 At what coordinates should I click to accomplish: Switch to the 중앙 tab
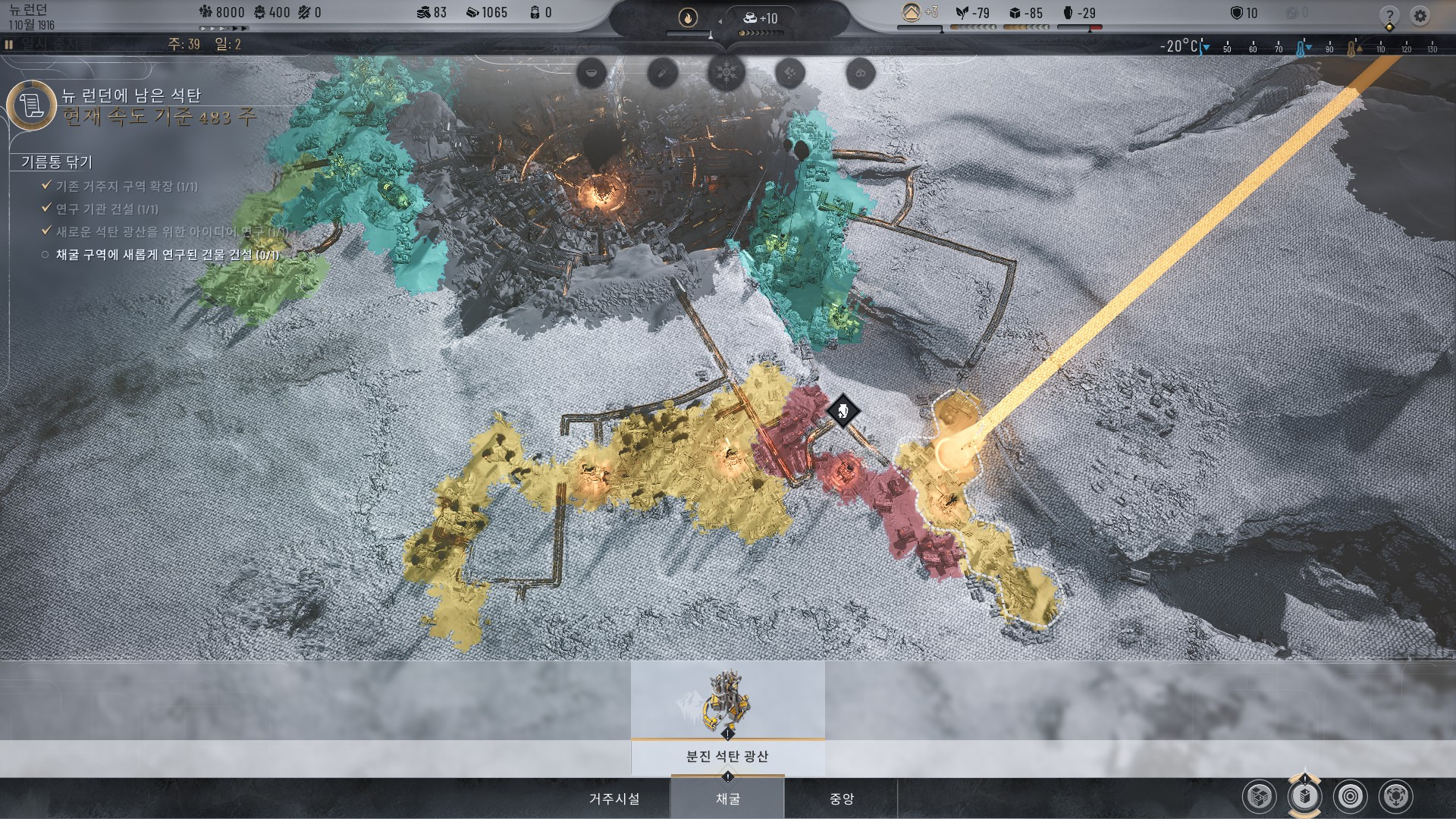[x=841, y=799]
